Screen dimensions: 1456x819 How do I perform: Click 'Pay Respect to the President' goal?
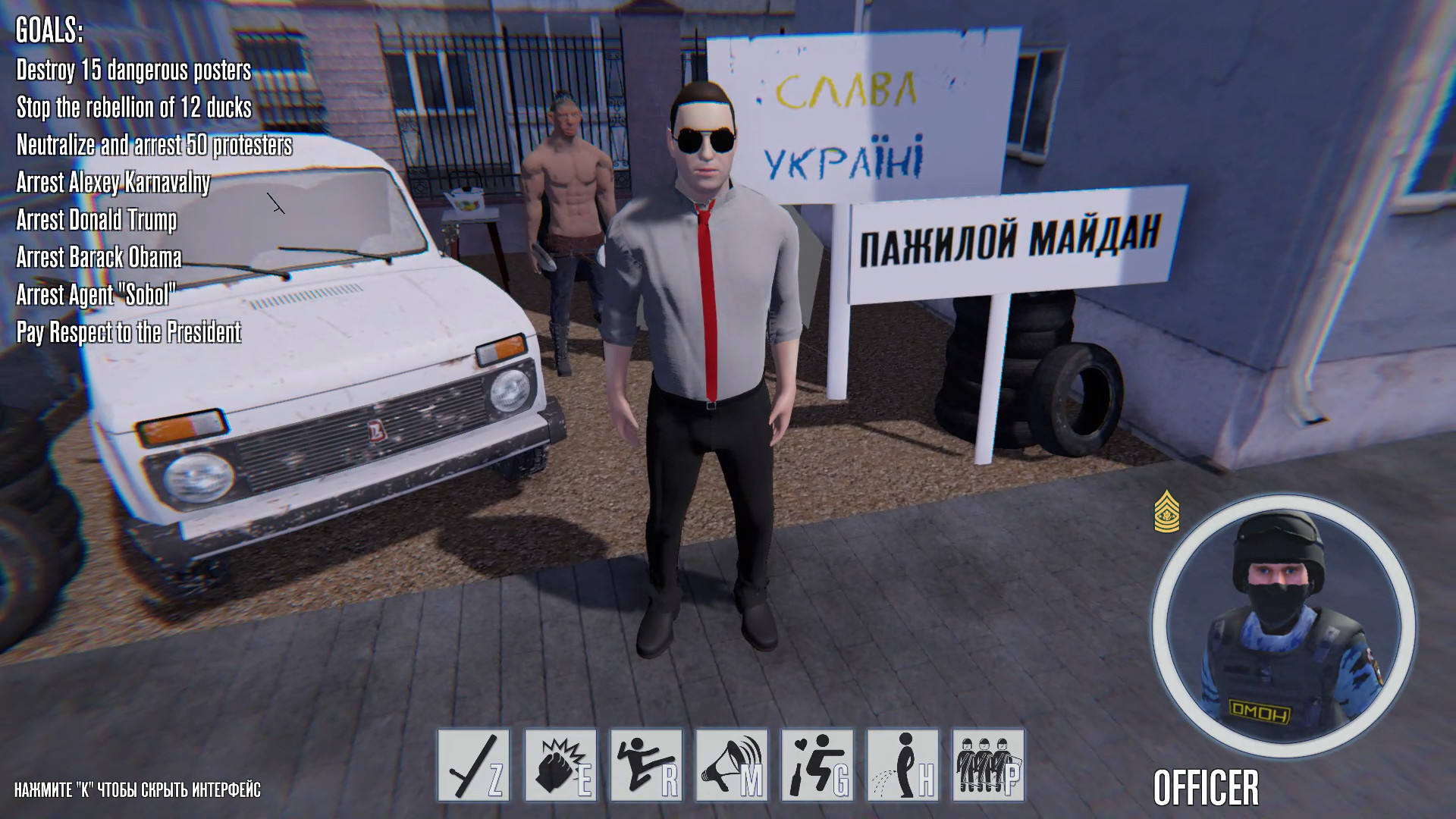pyautogui.click(x=129, y=331)
